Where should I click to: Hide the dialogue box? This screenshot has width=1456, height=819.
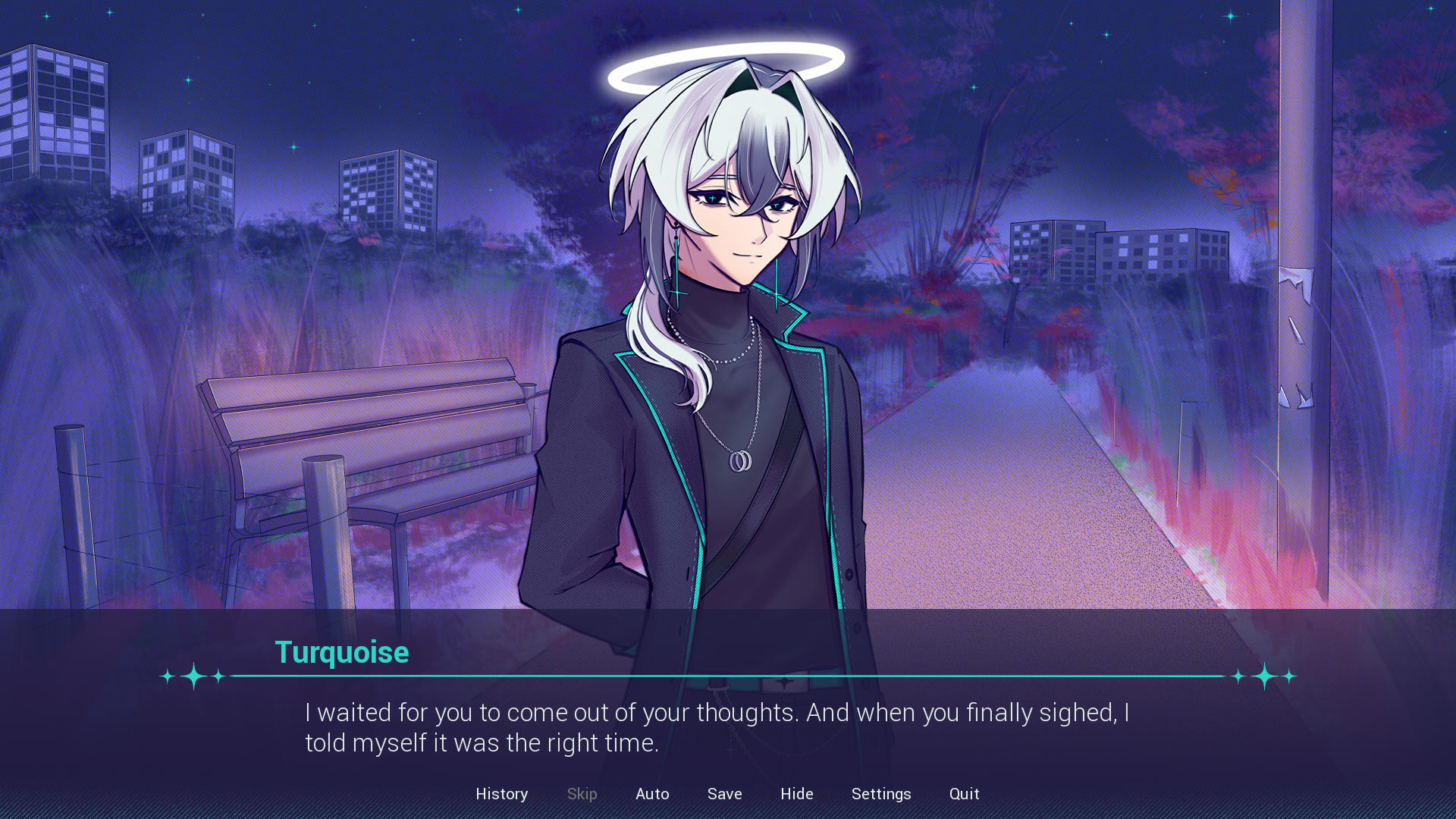click(x=796, y=793)
